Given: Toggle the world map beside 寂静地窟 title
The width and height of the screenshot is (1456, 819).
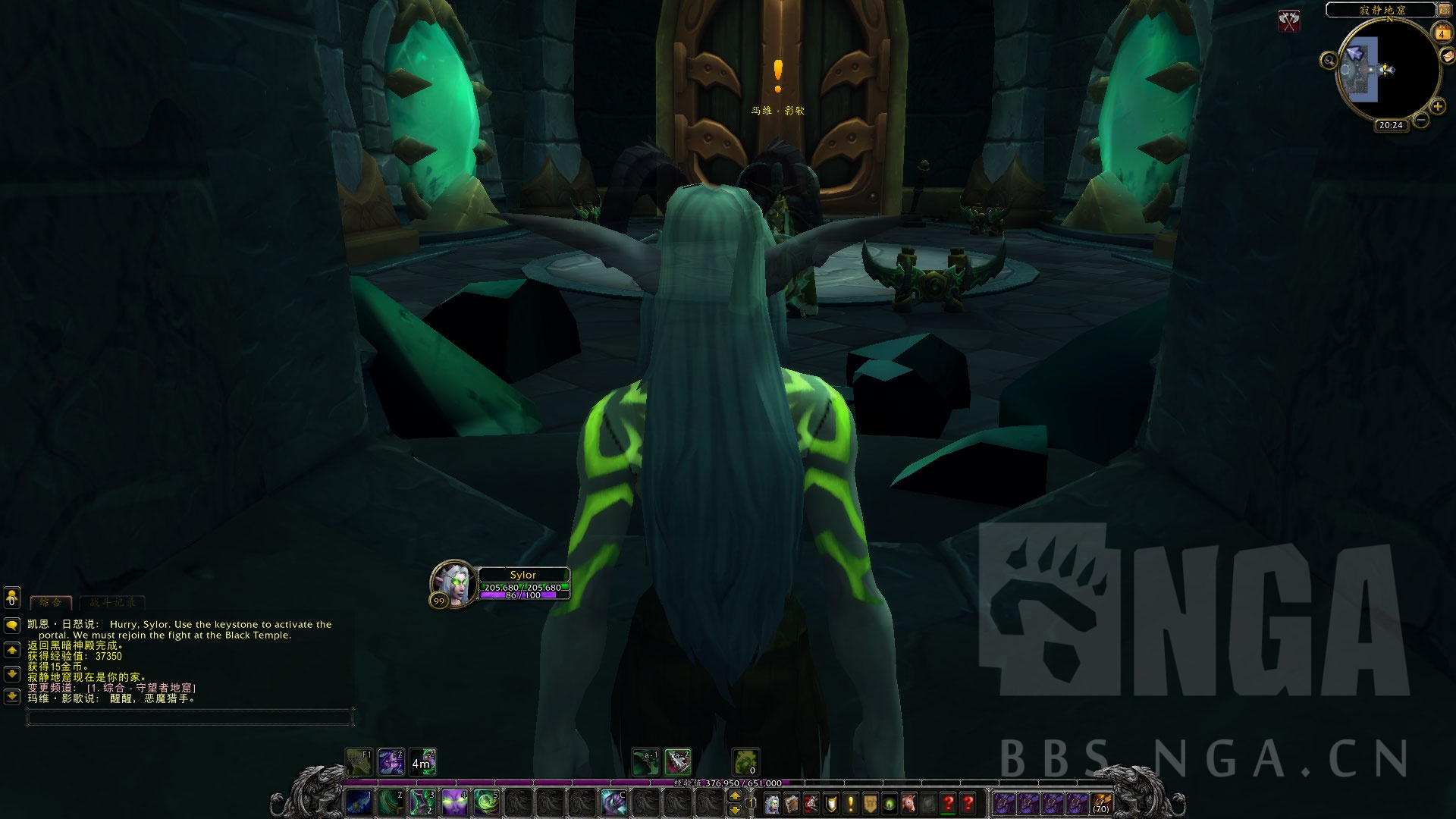Looking at the screenshot, I should pos(1444,9).
